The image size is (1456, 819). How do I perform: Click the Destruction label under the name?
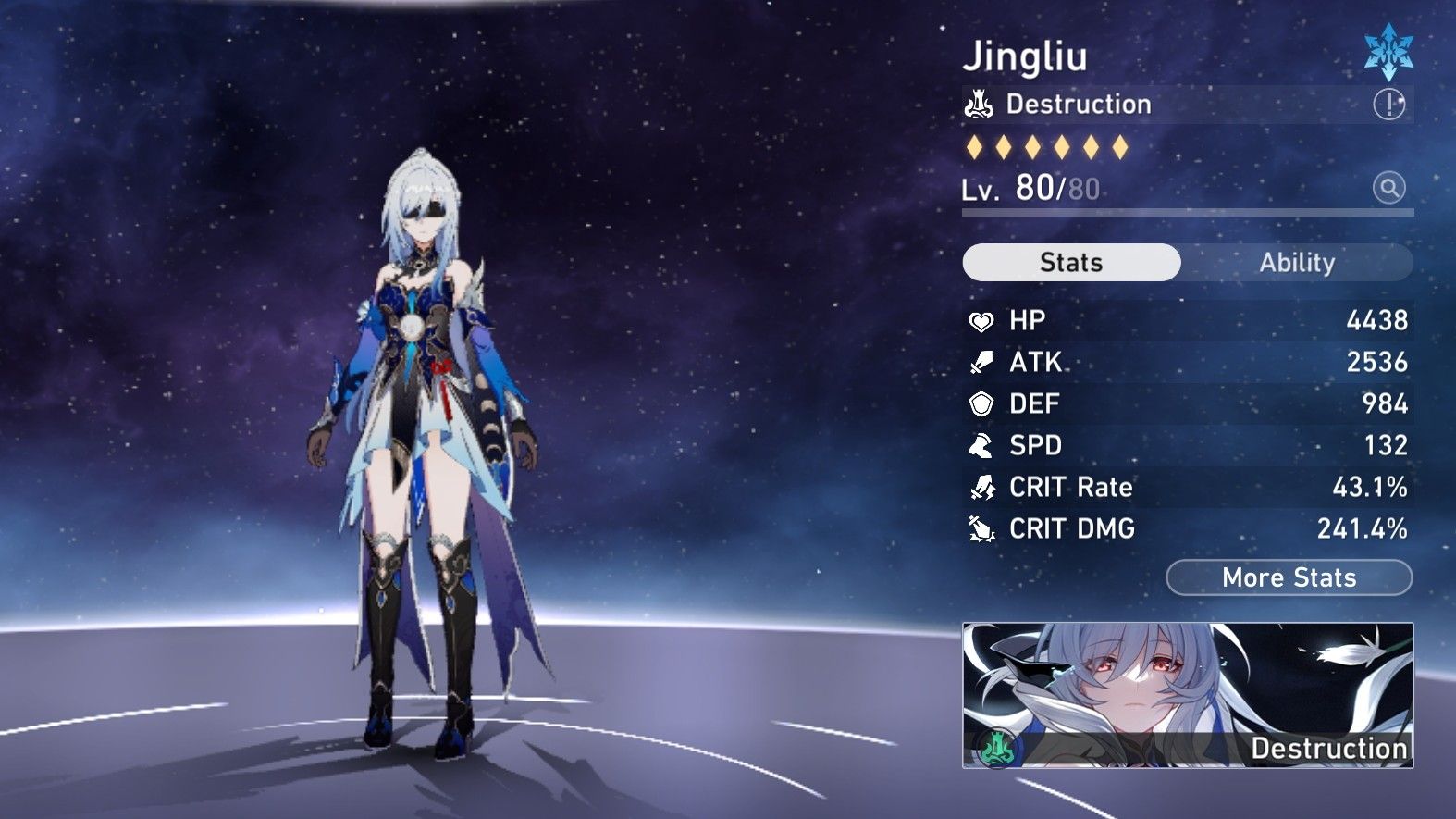(x=1079, y=105)
